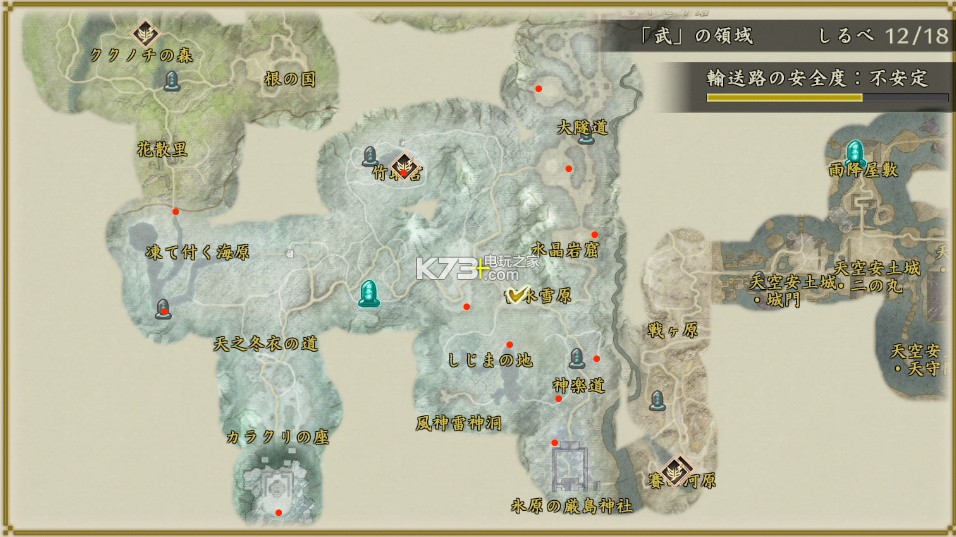
Task: Select the grey stone marker by しじまの地
Action: click(x=577, y=357)
